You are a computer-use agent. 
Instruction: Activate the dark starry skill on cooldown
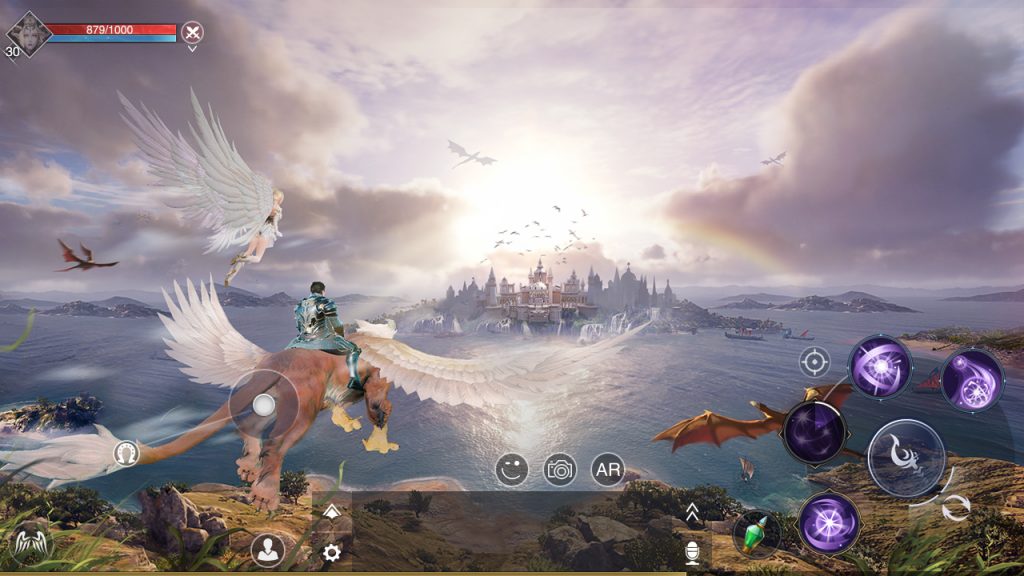815,432
